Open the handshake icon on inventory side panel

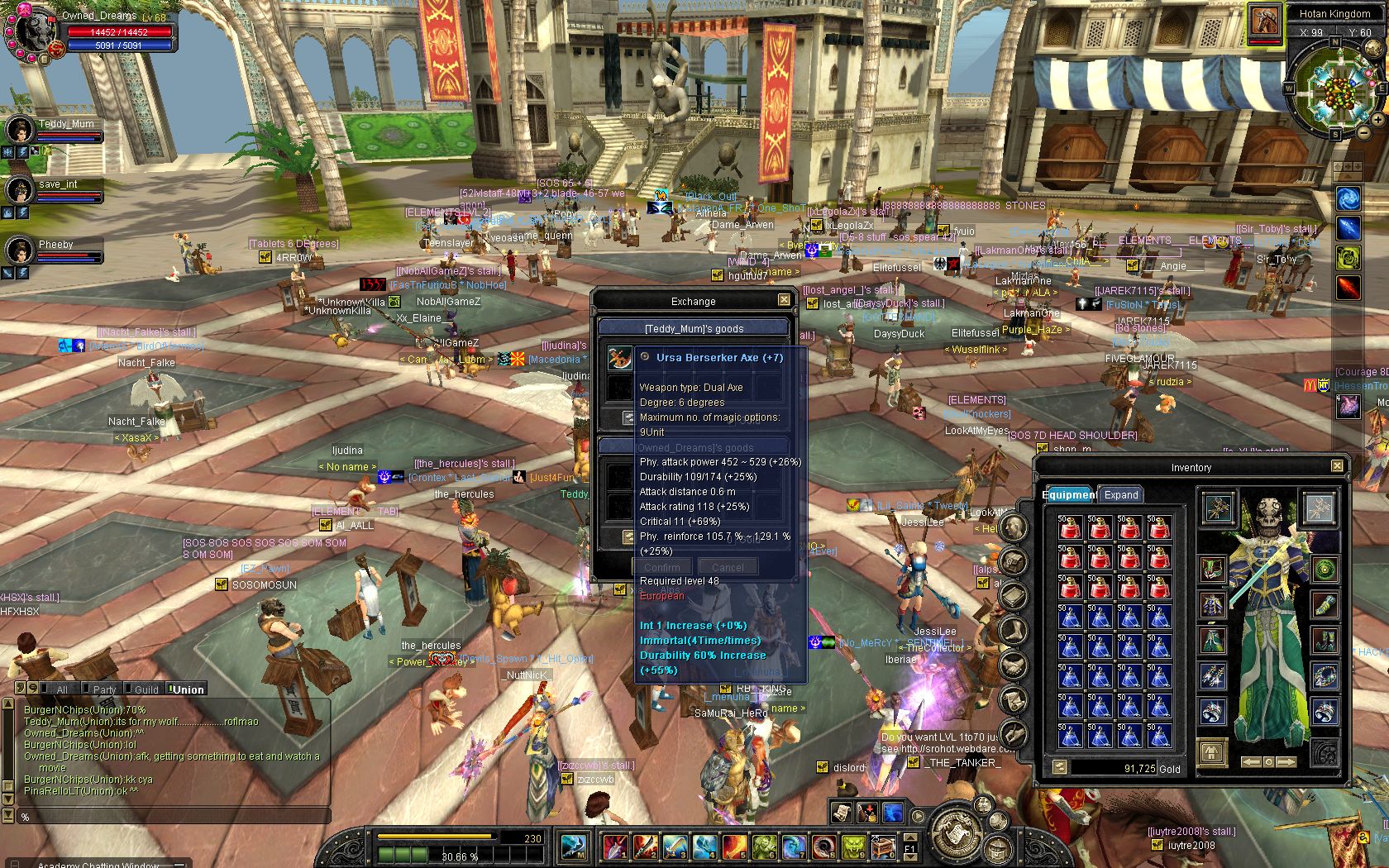coord(1013,665)
